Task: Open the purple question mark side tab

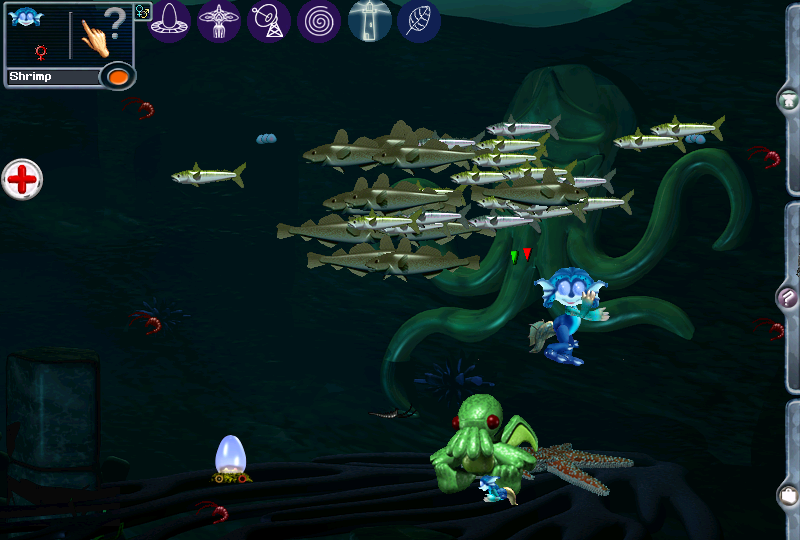Action: 788,297
